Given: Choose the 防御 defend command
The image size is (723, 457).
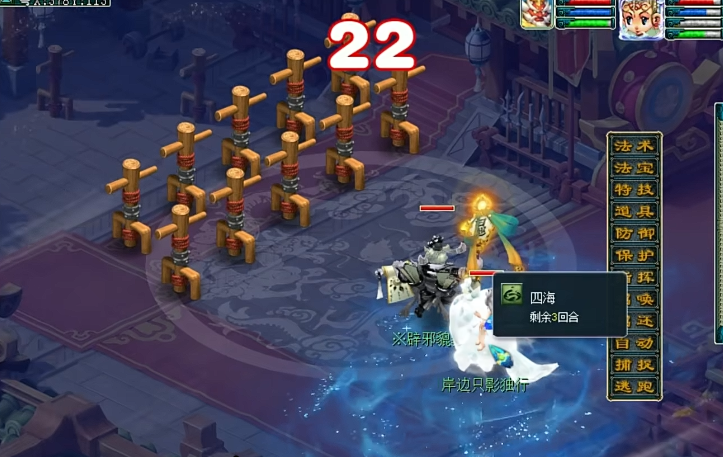Looking at the screenshot, I should coord(634,234).
